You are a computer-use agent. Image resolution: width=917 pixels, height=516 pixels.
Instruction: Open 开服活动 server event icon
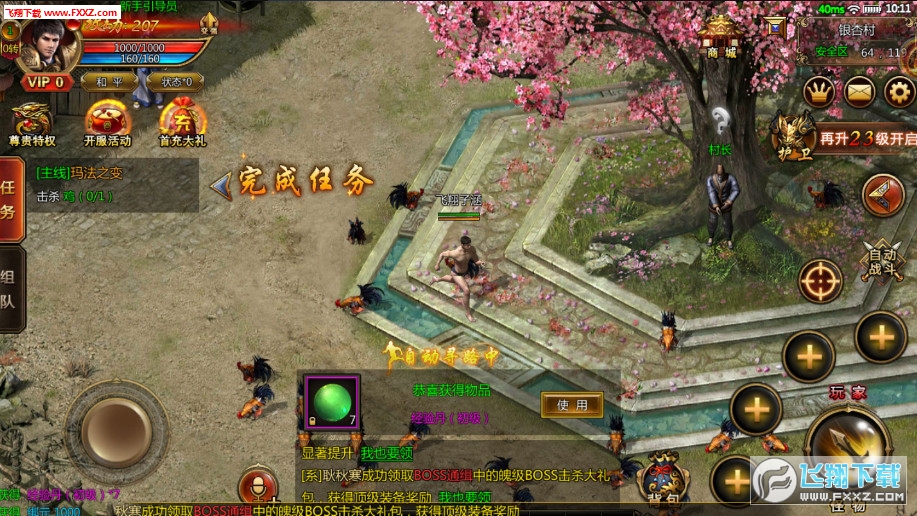[106, 124]
